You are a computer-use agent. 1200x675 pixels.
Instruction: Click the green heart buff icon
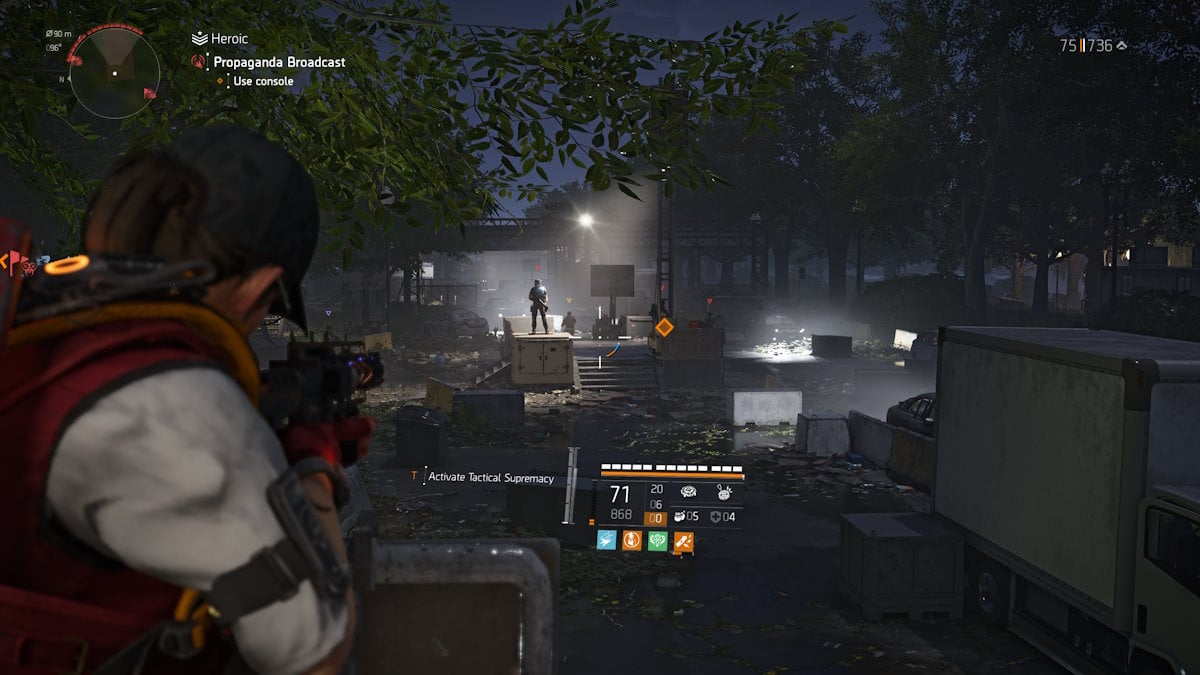click(657, 541)
